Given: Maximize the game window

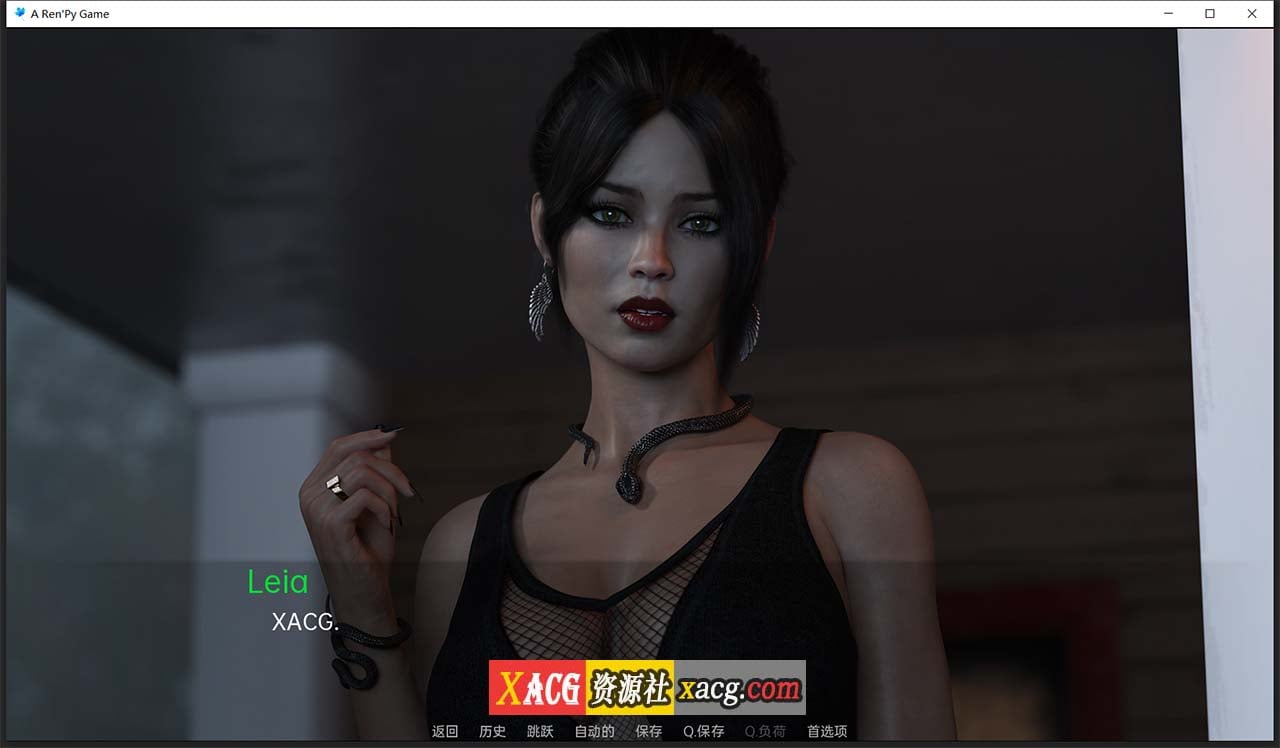Looking at the screenshot, I should [1210, 13].
